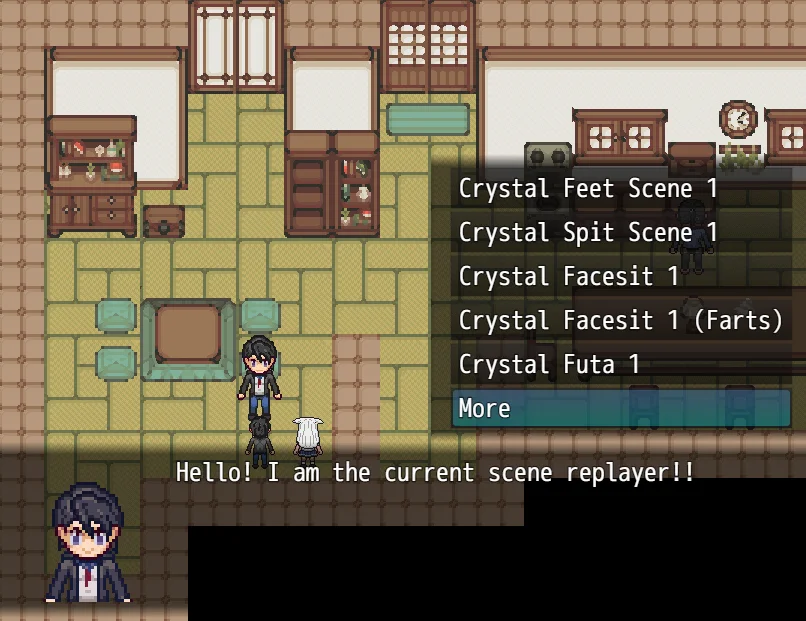Open the More choices entry

click(620, 408)
